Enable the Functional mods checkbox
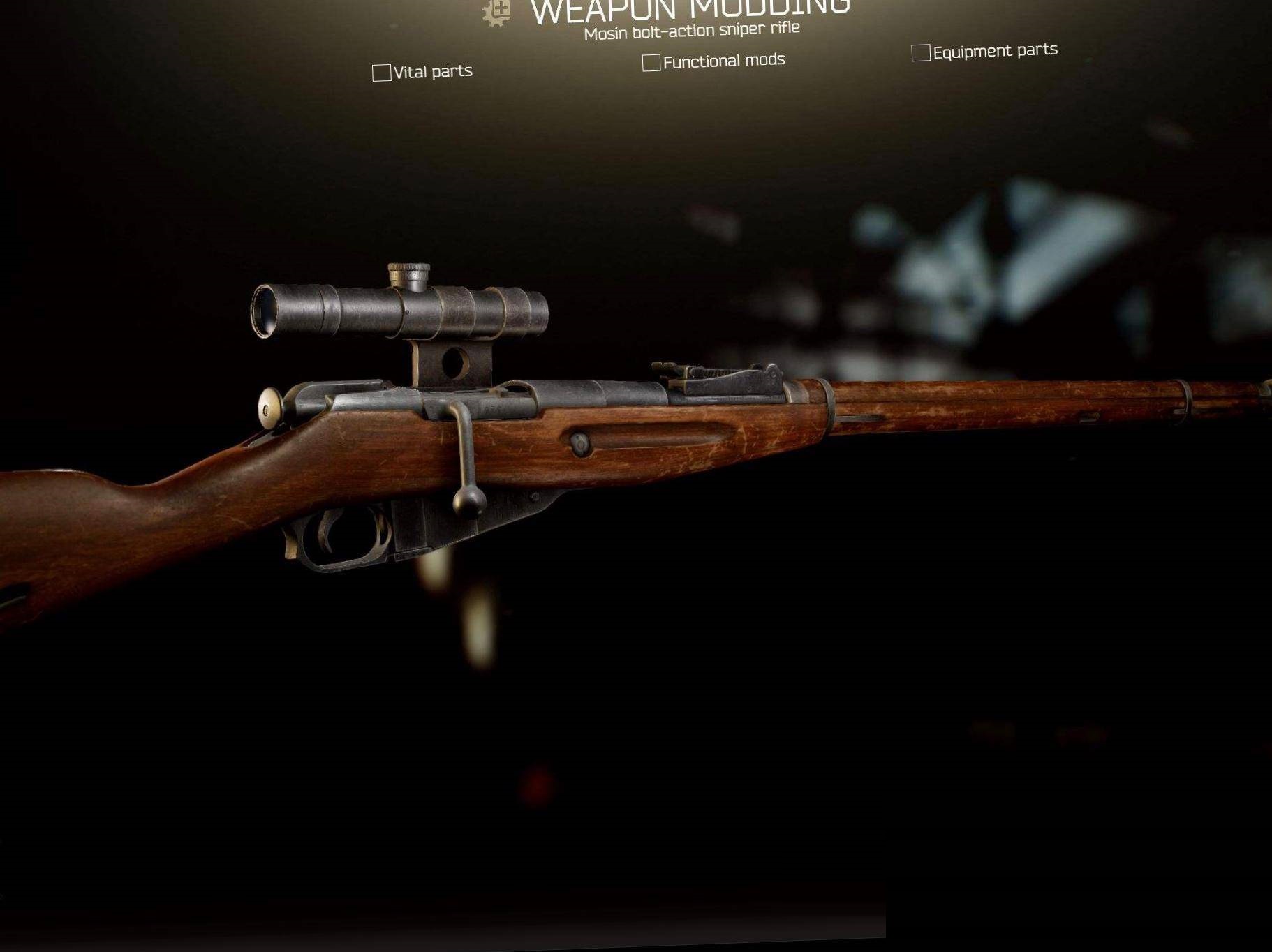 (x=651, y=63)
